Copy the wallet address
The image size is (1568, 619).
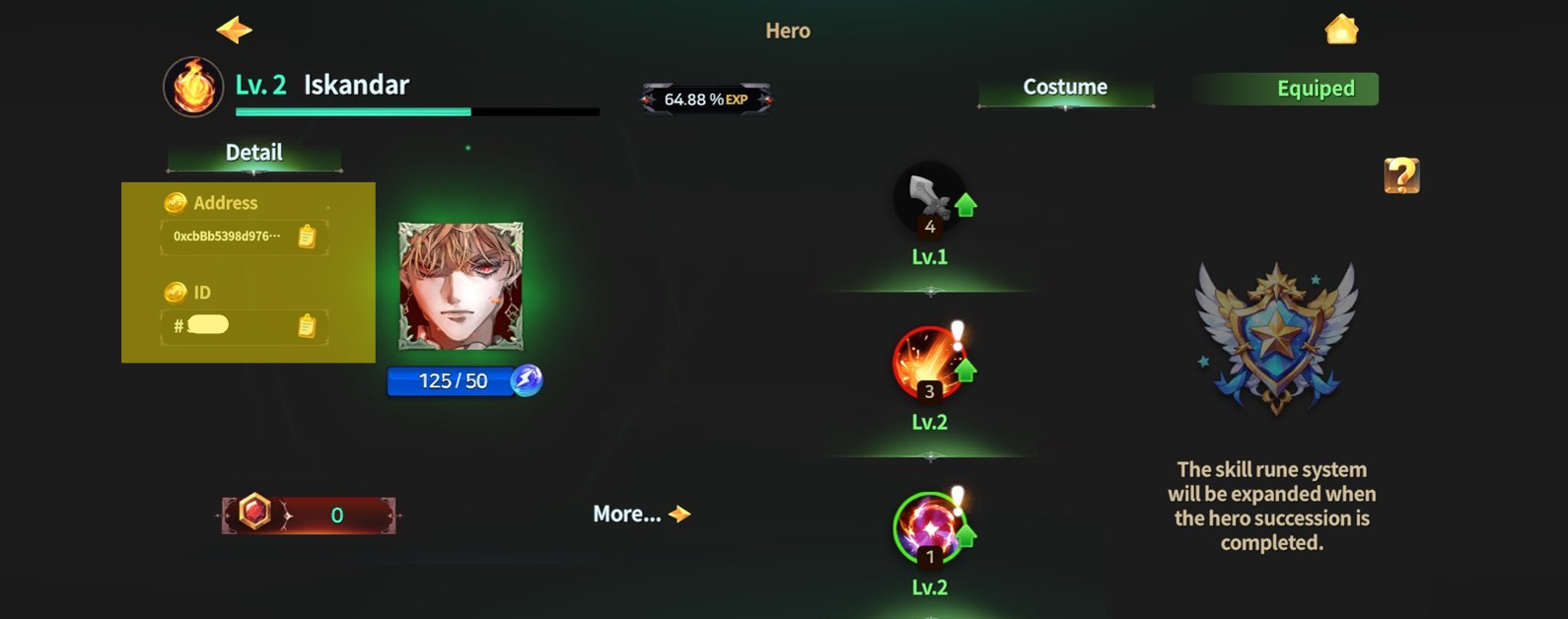click(x=307, y=237)
